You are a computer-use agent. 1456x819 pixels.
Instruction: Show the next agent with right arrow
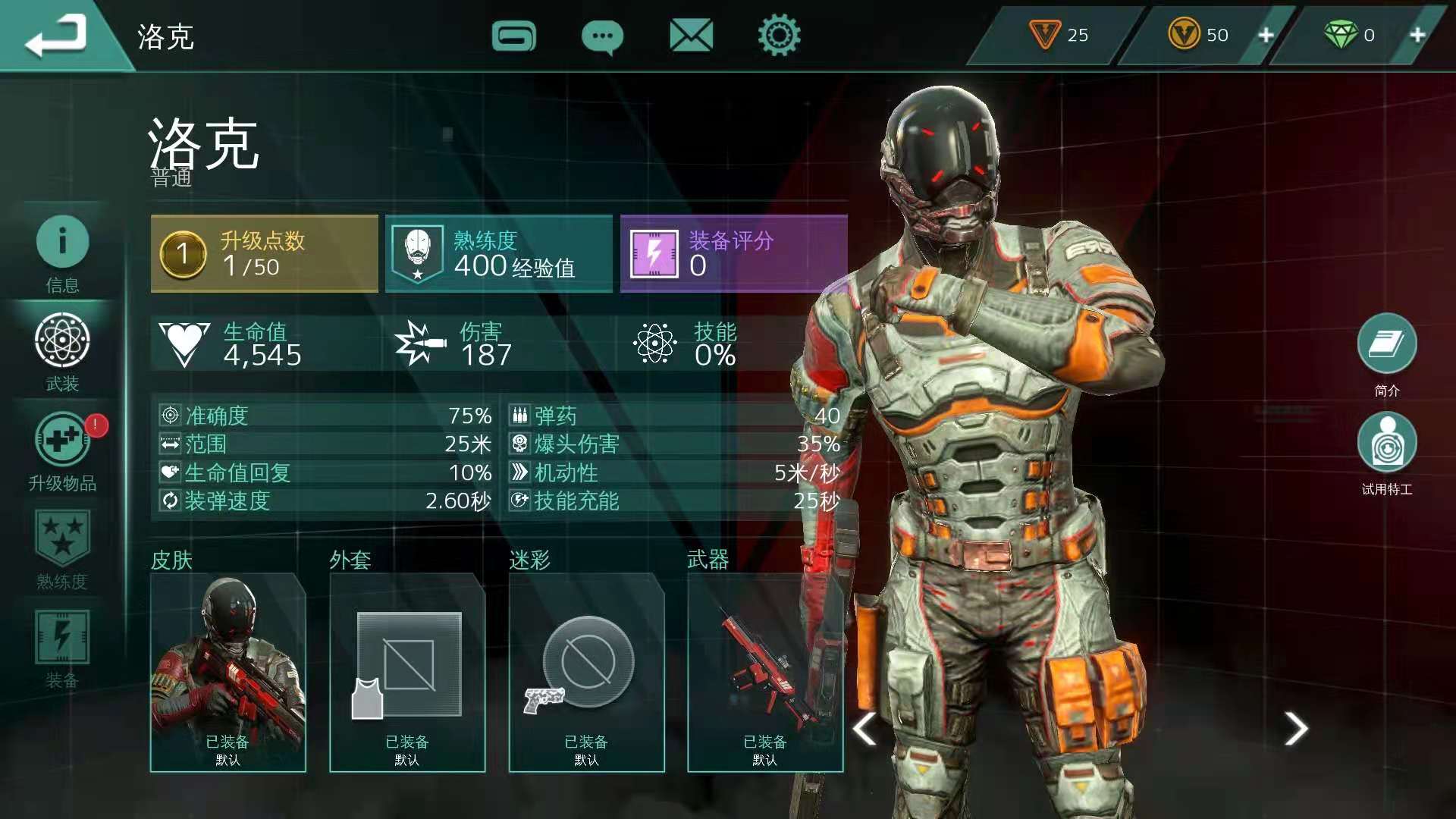point(1296,729)
